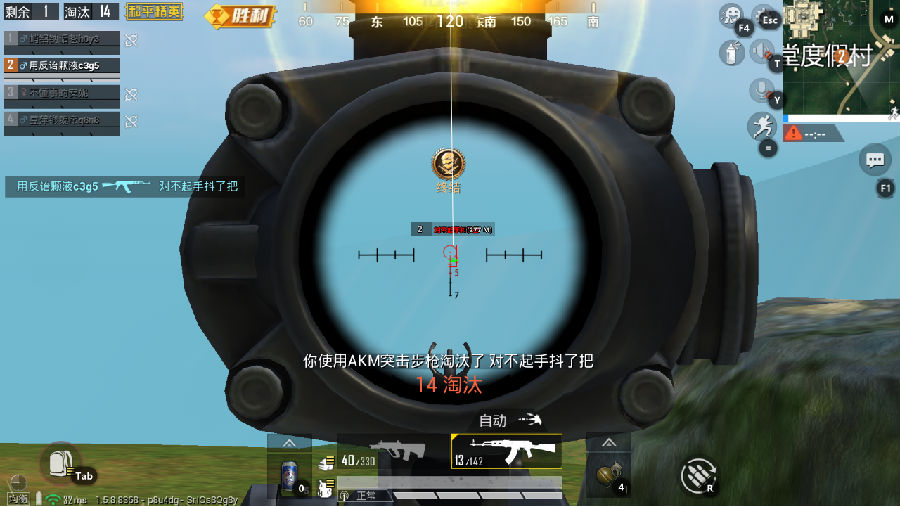Image resolution: width=900 pixels, height=506 pixels.
Task: Open the quick chat speech bubble
Action: [875, 159]
